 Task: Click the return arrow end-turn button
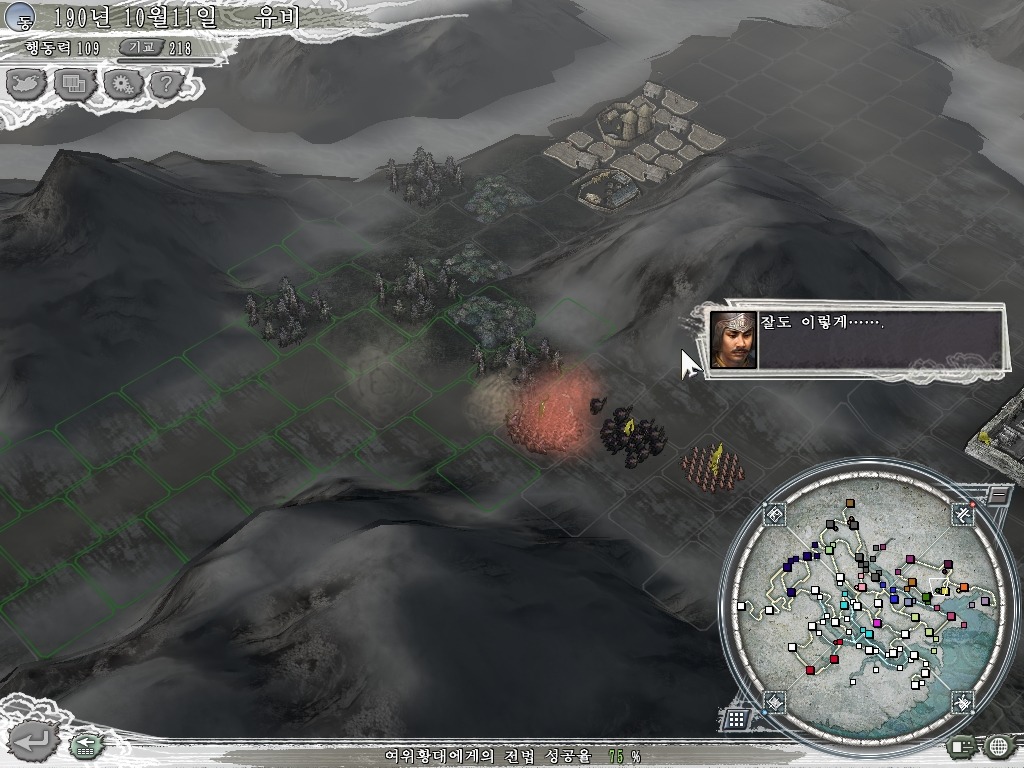coord(33,741)
